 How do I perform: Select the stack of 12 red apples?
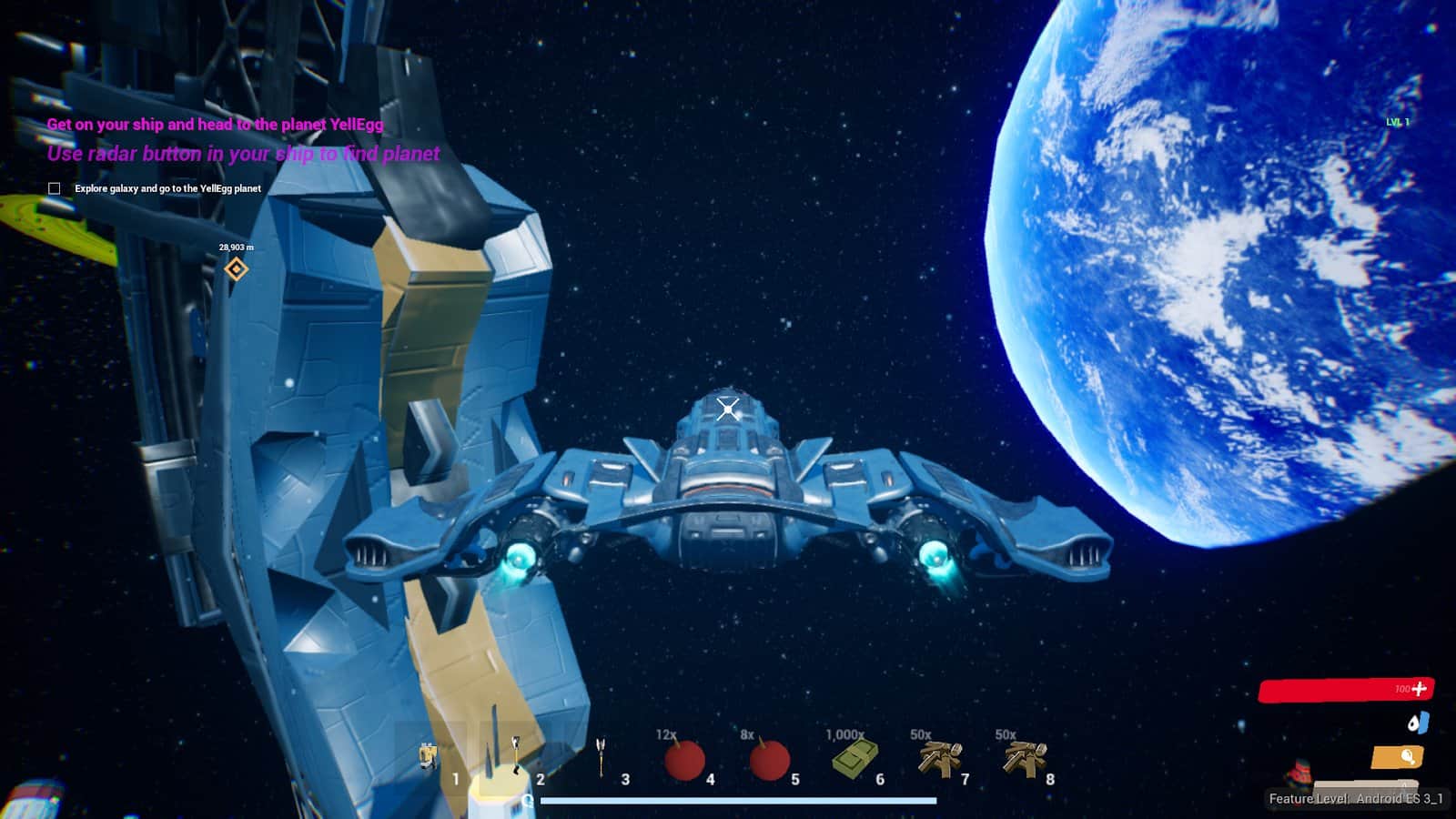coord(684,759)
